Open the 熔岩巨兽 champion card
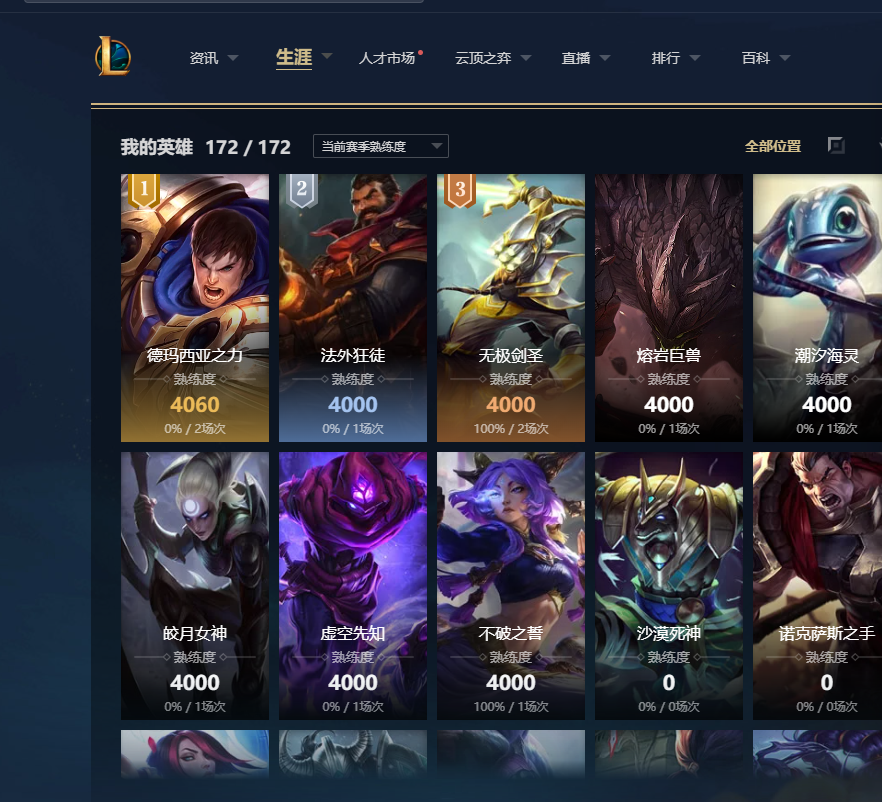Image resolution: width=882 pixels, height=802 pixels. [669, 307]
